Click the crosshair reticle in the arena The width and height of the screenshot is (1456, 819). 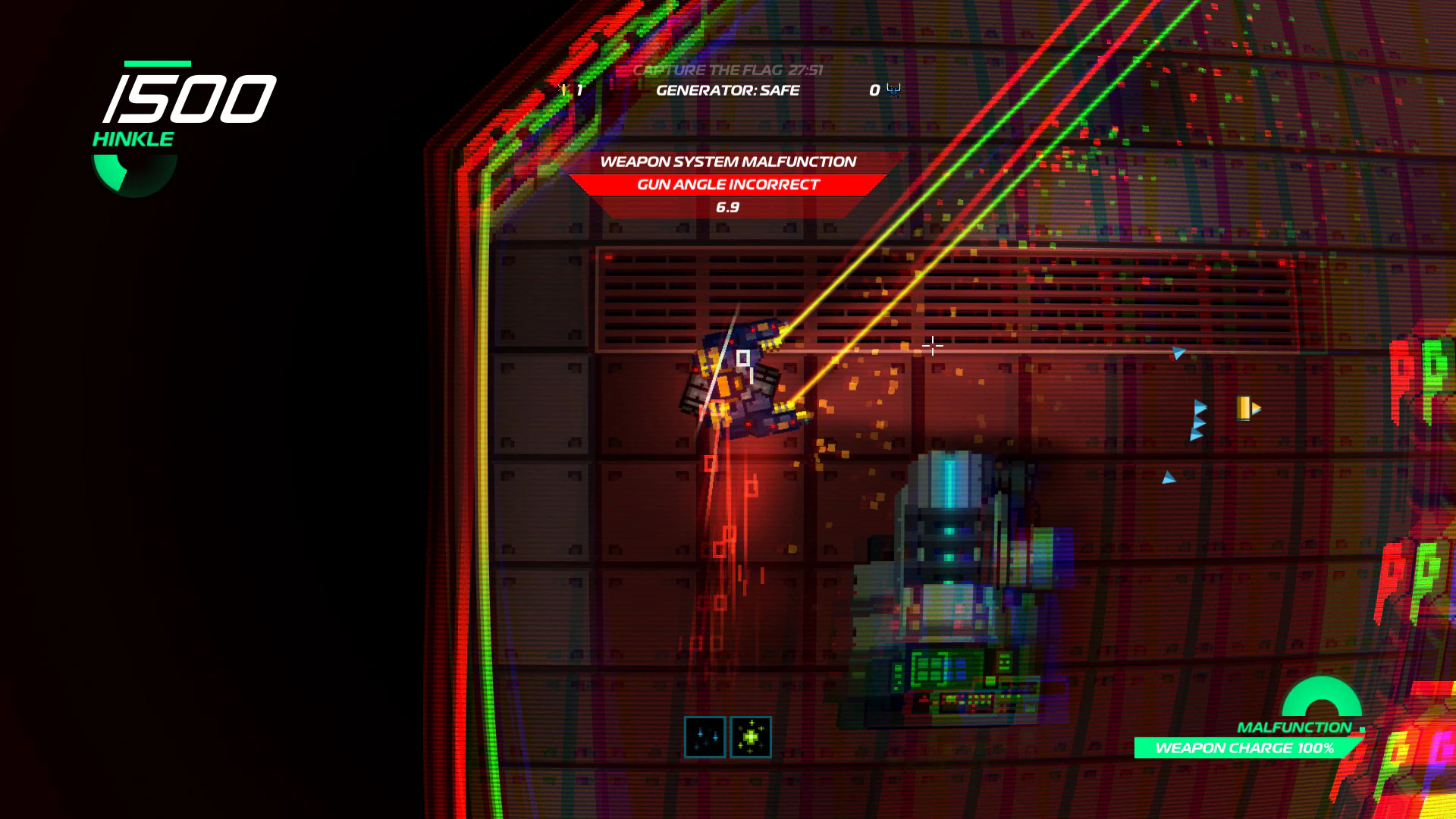click(931, 346)
